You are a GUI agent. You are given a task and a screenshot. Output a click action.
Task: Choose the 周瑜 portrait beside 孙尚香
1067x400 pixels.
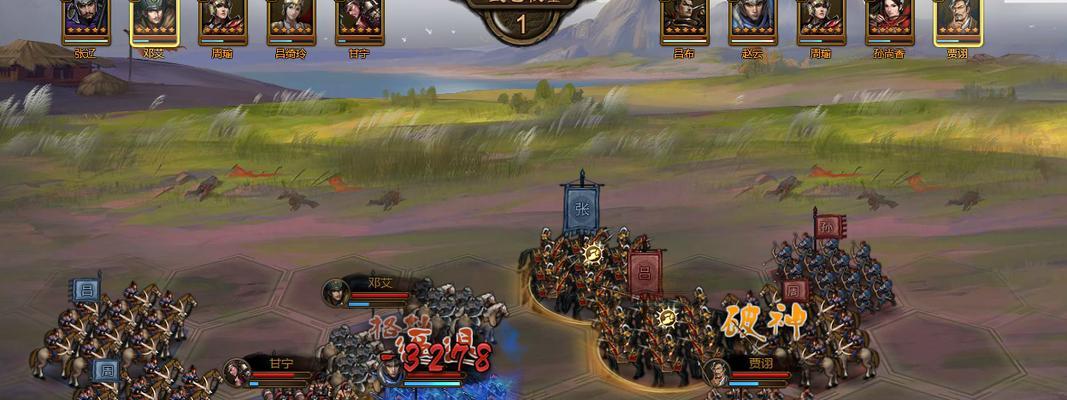click(820, 19)
